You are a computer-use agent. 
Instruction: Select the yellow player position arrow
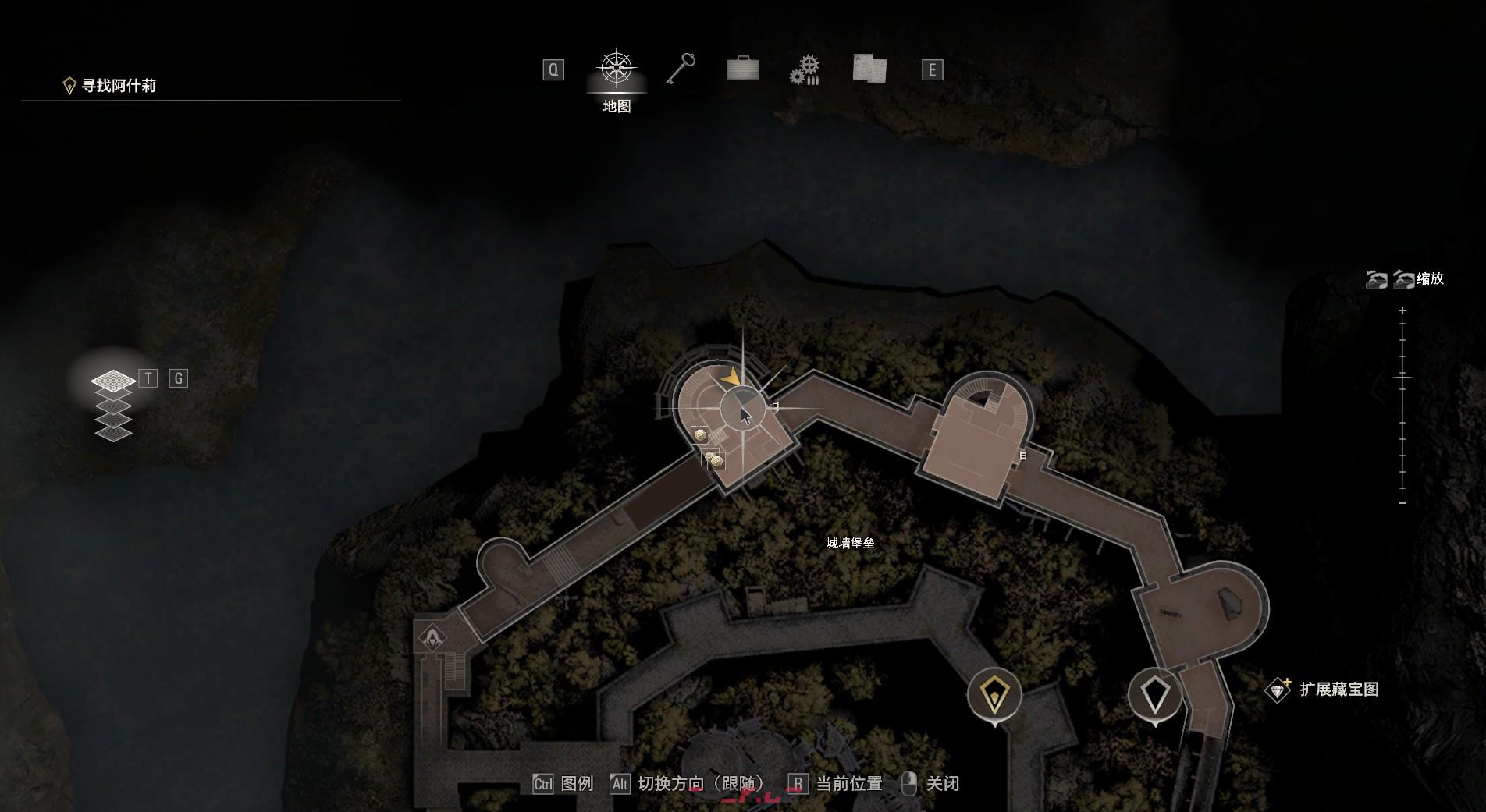coord(731,378)
